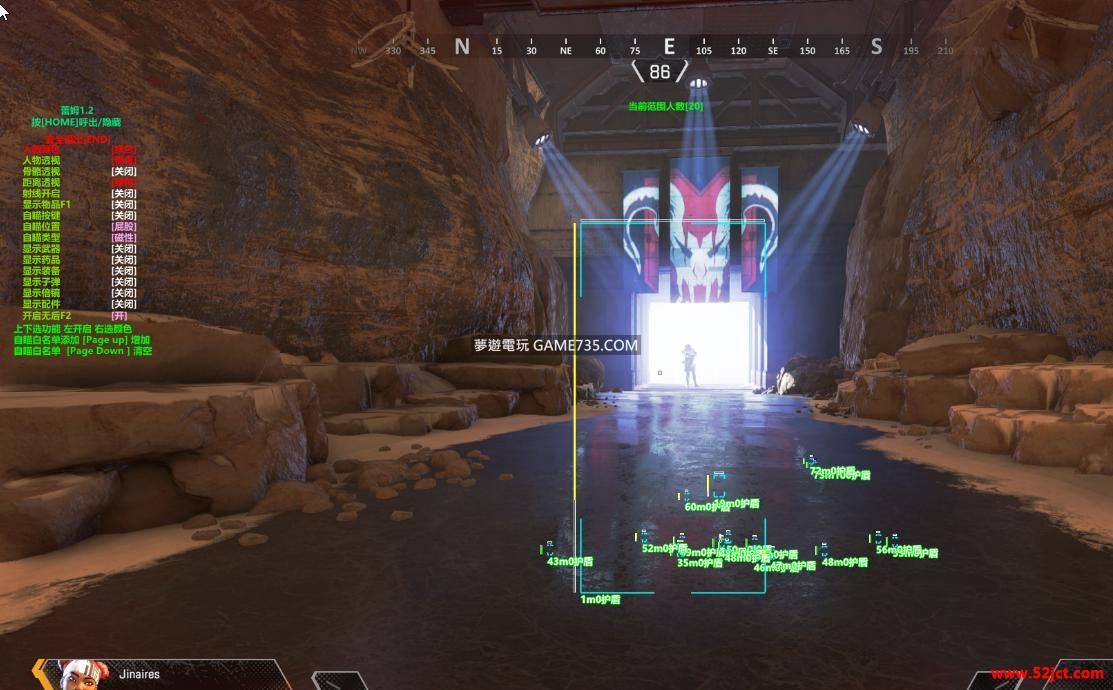
Task: Change the 自瞄位置 setting
Action: (x=41, y=226)
